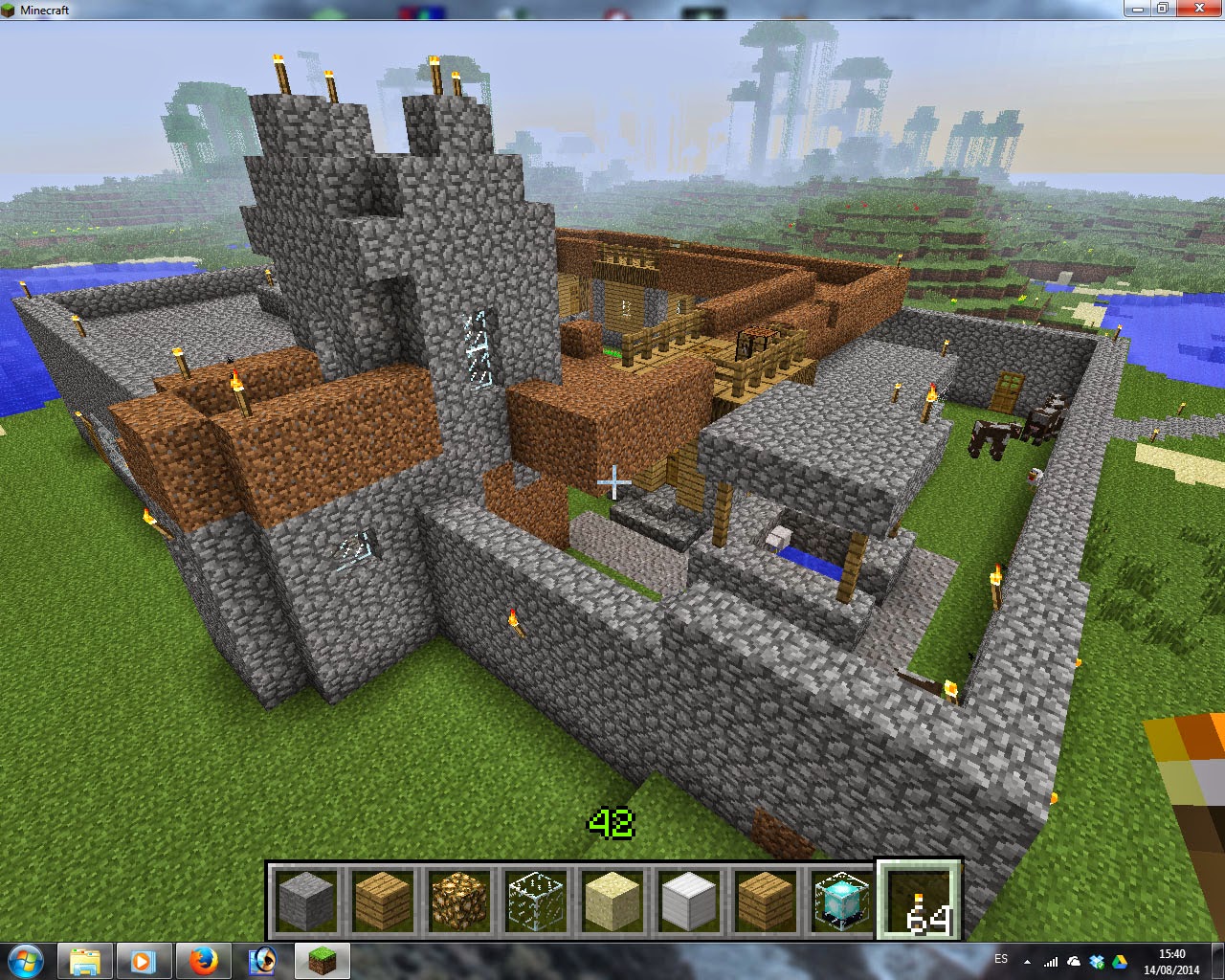Click the Minecraft grass block taskbar icon
Image resolution: width=1225 pixels, height=980 pixels.
click(x=322, y=961)
